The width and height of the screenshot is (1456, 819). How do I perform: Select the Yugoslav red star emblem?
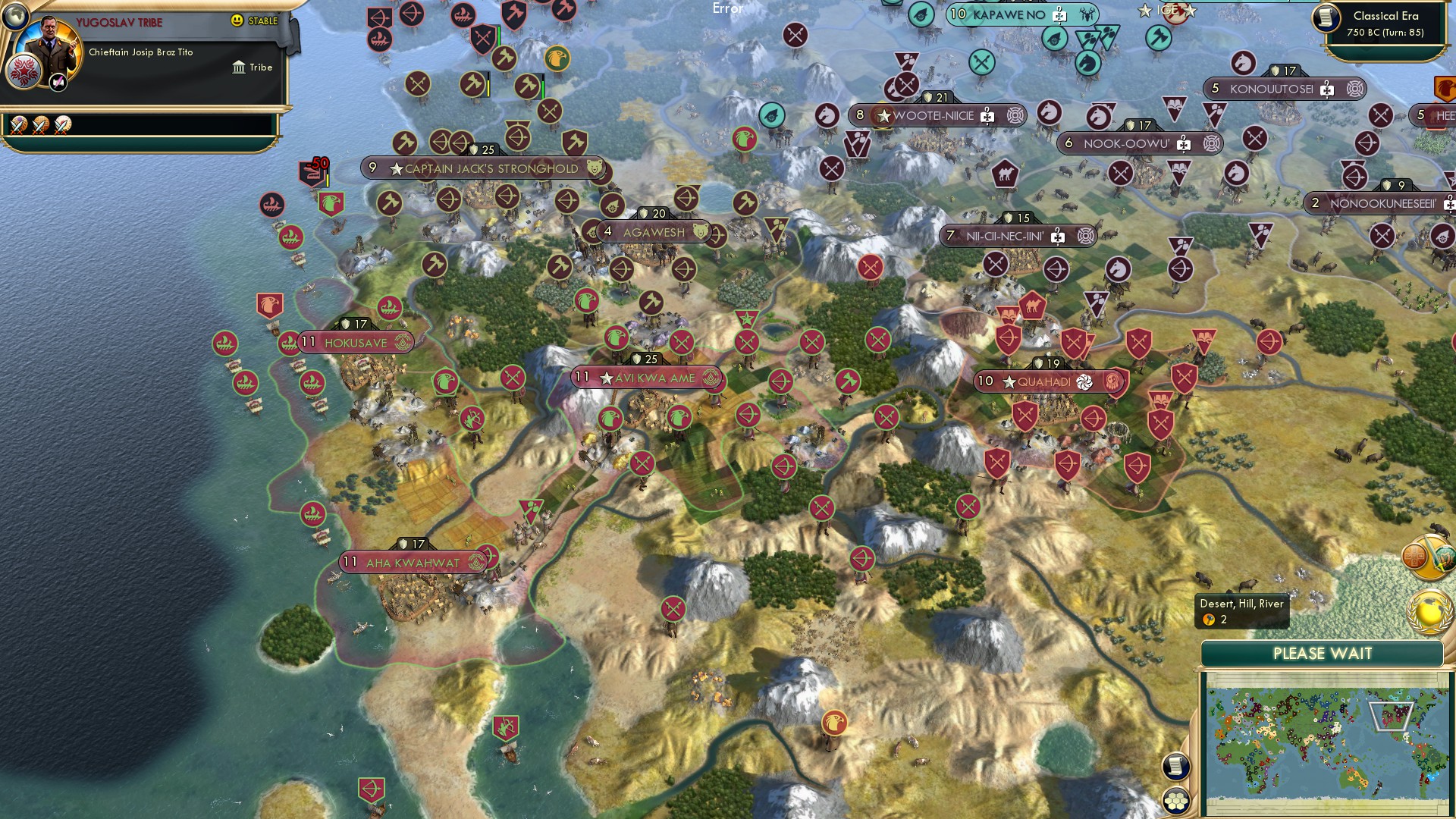24,71
